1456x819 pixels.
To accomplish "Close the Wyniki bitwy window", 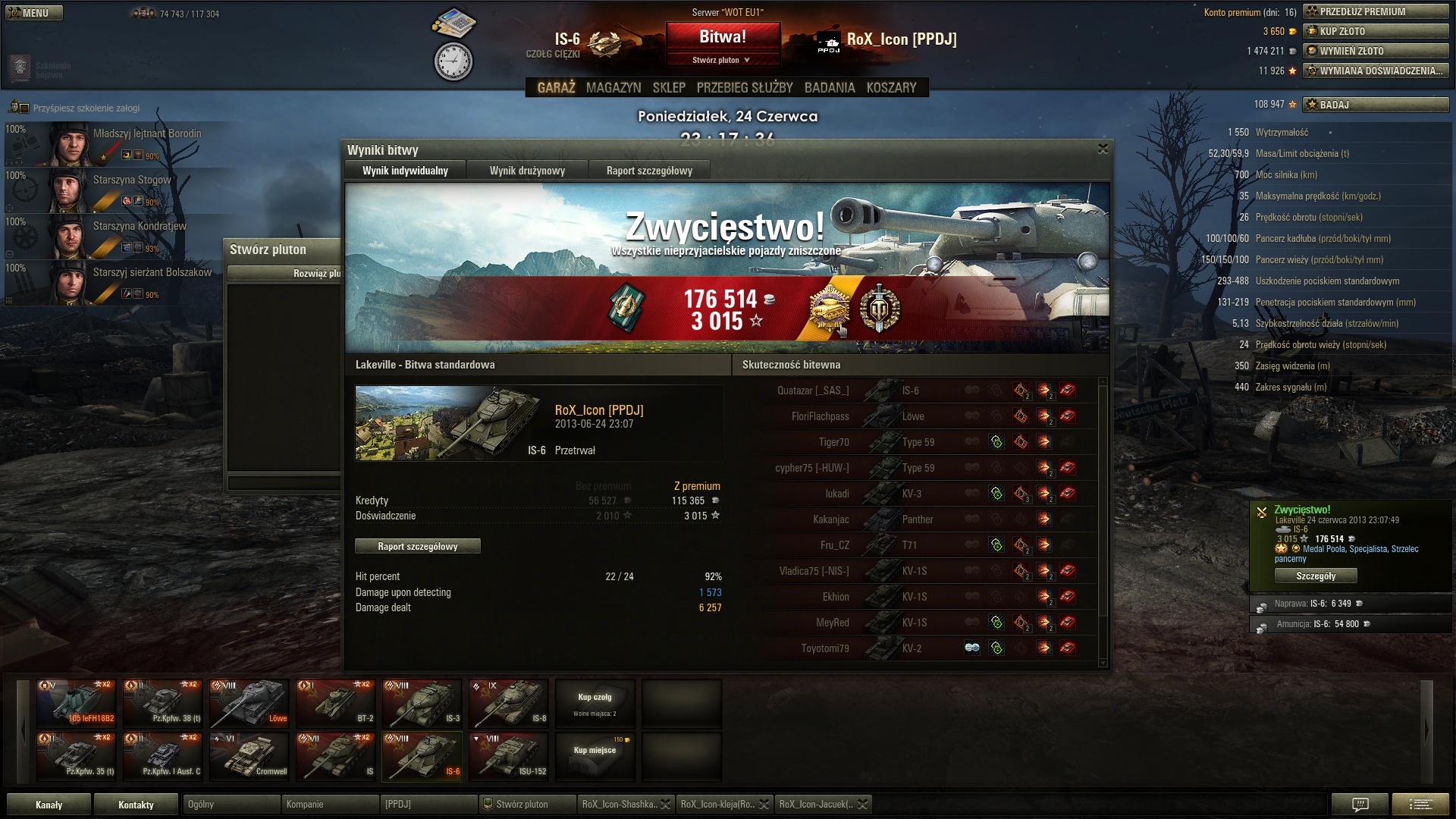I will click(1103, 149).
